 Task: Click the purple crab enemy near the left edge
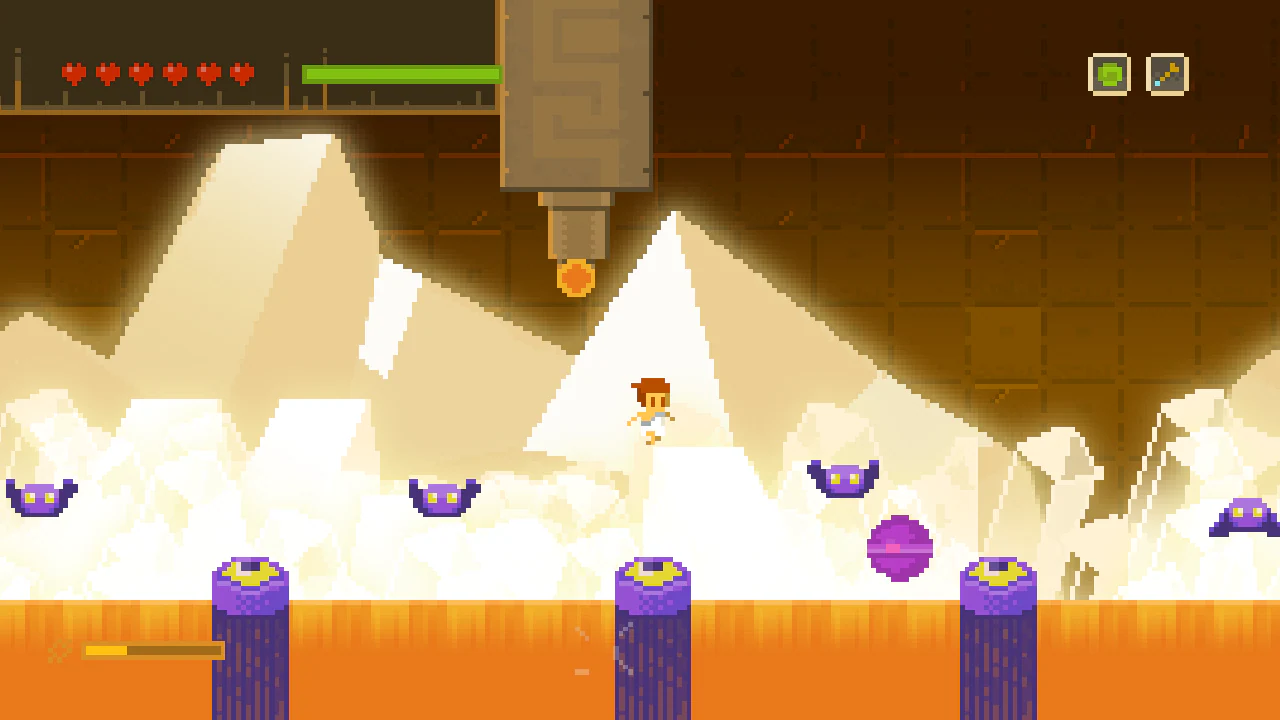40,498
